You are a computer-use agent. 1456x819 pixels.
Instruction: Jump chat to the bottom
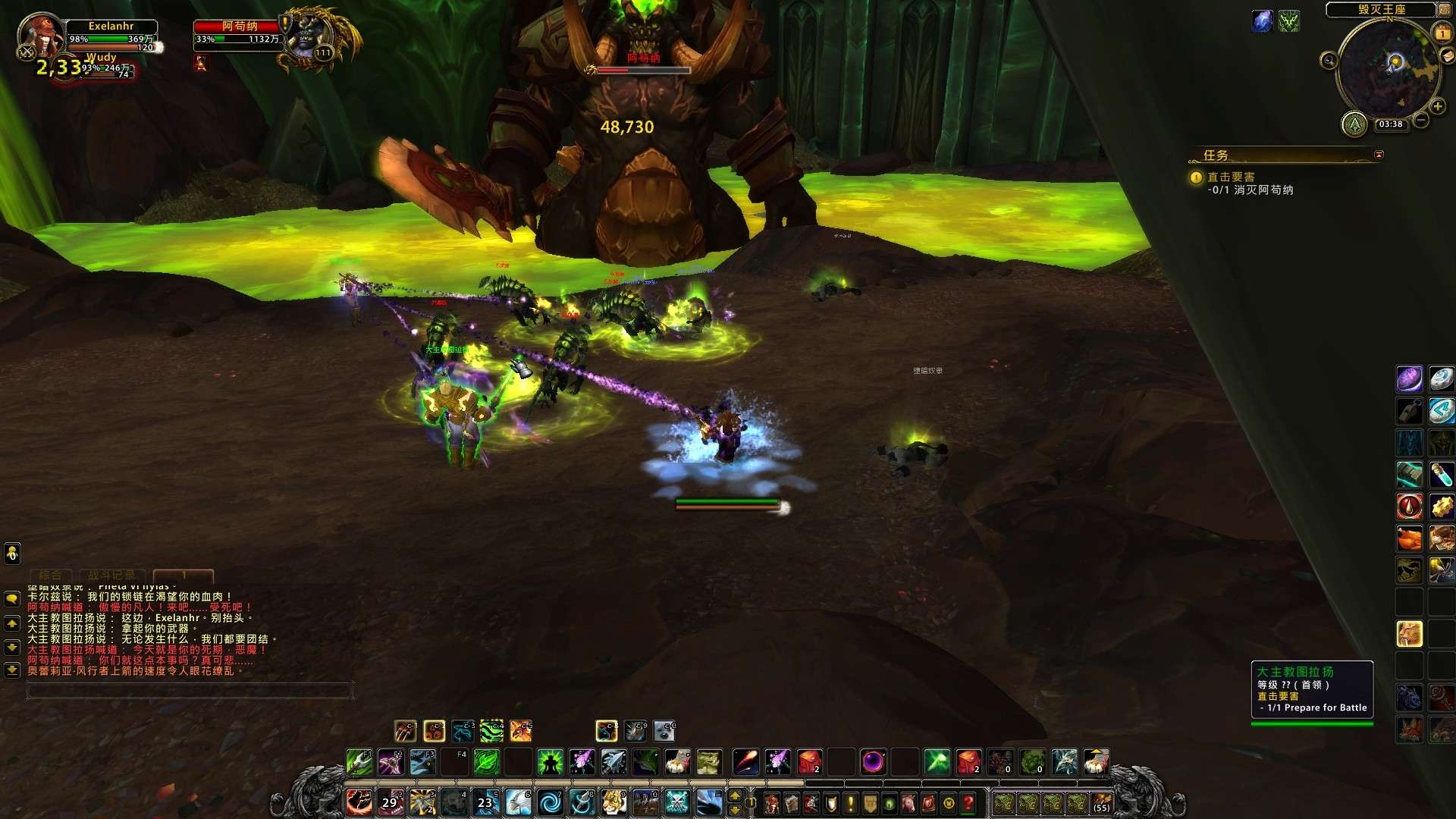pyautogui.click(x=12, y=670)
